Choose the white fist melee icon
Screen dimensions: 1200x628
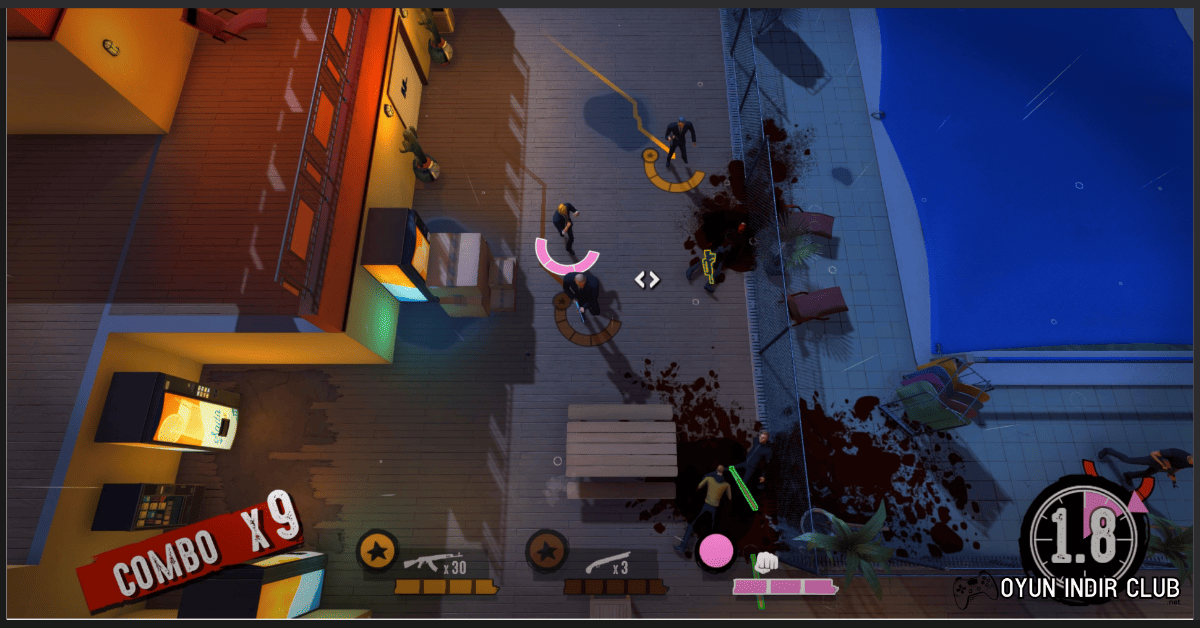click(766, 562)
